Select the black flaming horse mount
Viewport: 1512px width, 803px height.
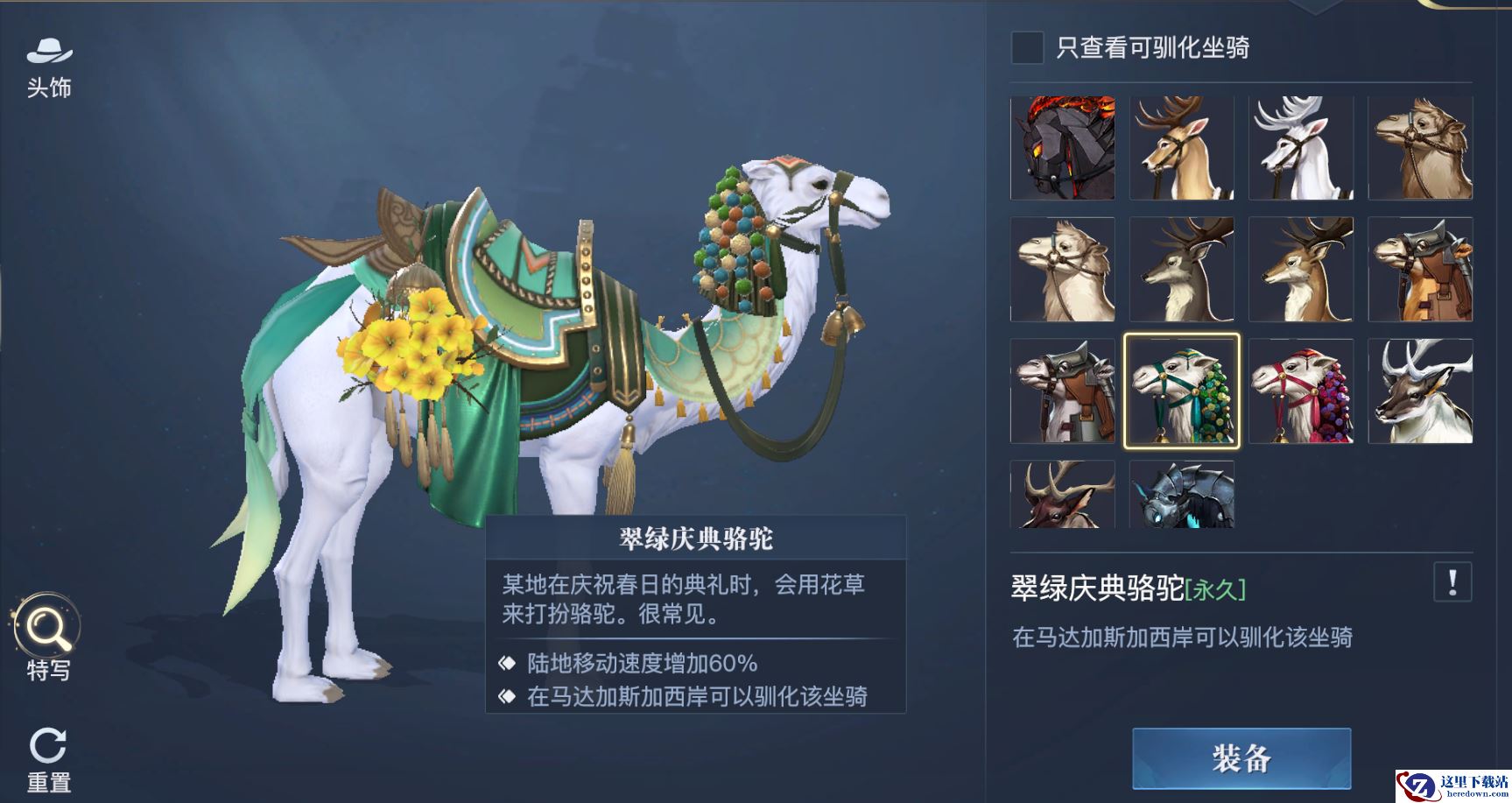click(x=1062, y=148)
